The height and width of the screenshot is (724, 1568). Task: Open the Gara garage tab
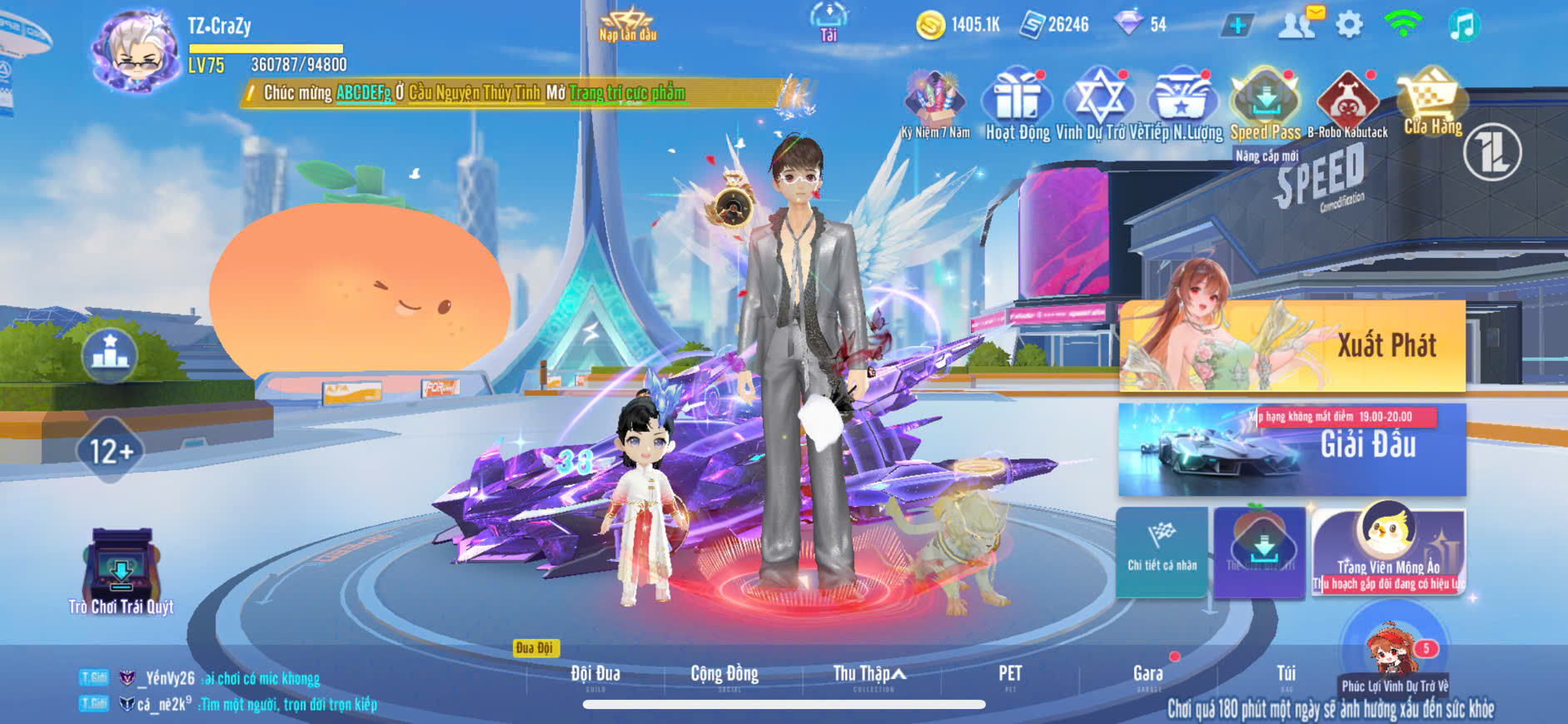pos(1147,674)
